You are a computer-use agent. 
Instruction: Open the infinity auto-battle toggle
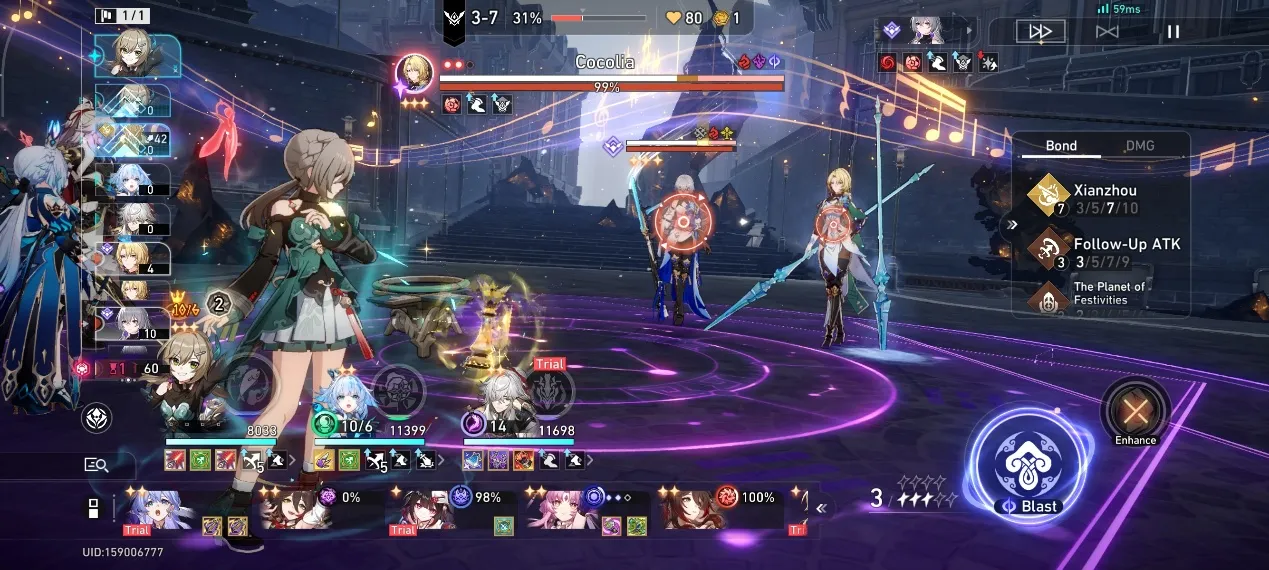coord(1106,31)
